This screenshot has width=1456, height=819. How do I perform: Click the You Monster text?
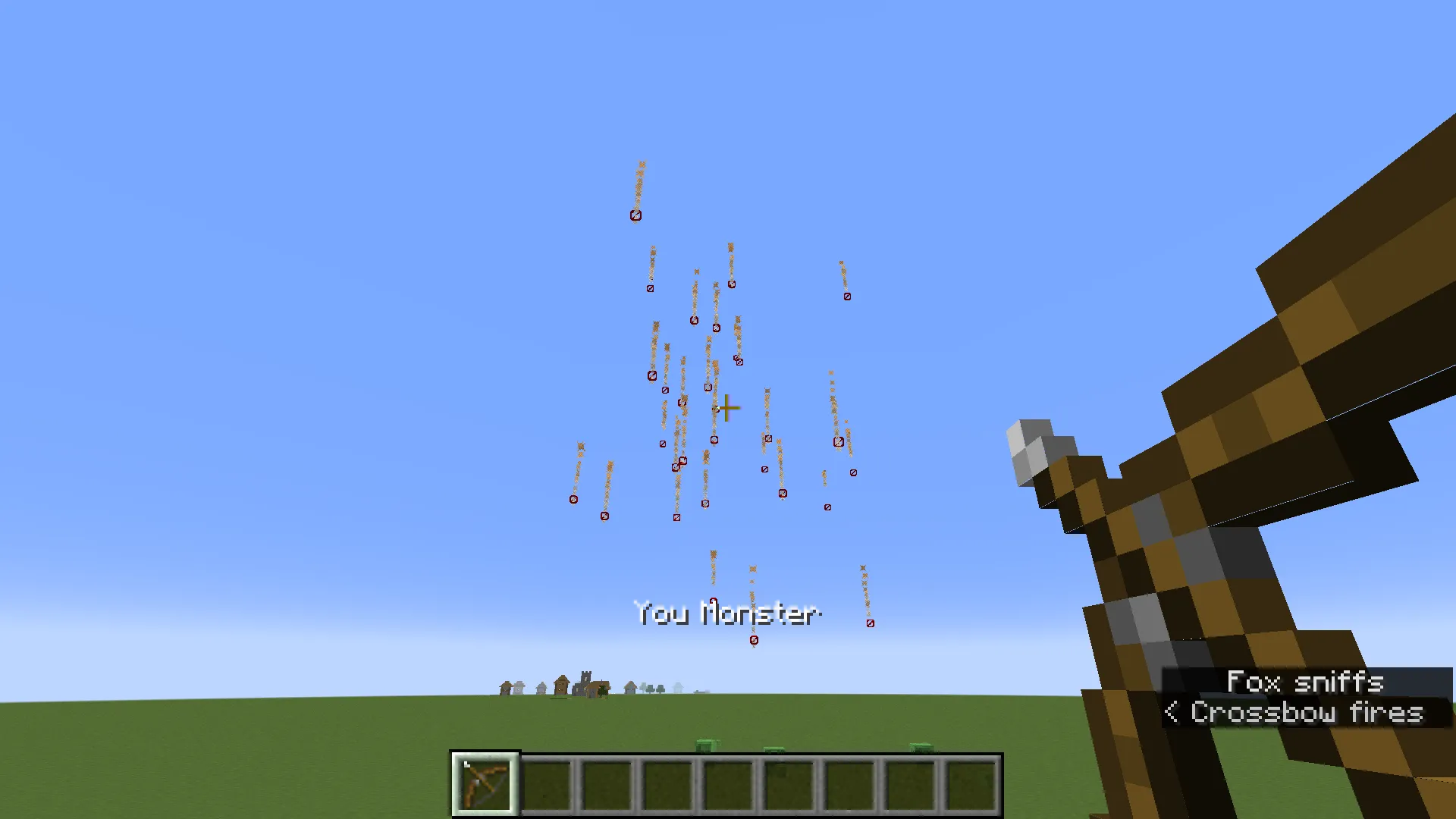pyautogui.click(x=726, y=614)
